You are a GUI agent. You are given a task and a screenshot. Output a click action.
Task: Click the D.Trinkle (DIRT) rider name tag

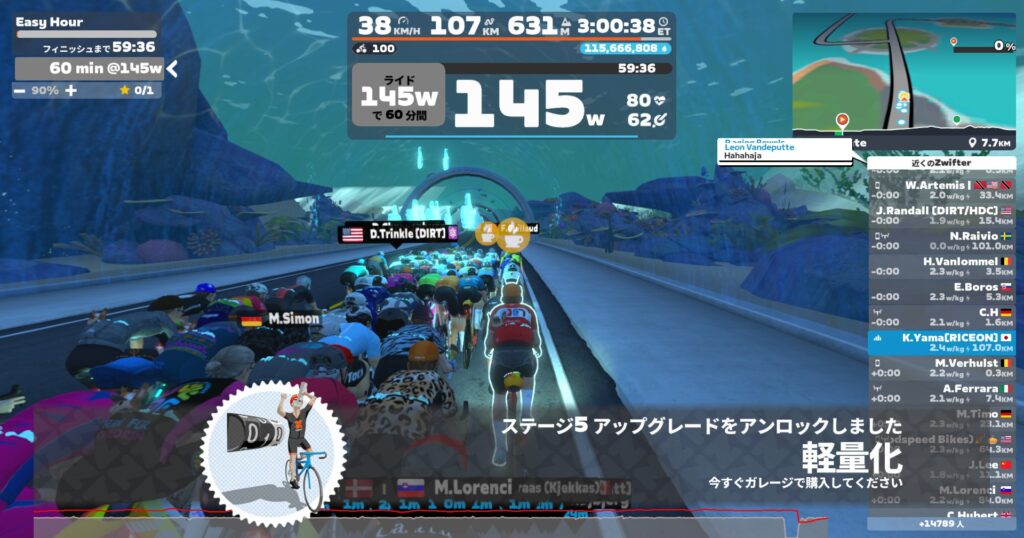click(x=400, y=233)
